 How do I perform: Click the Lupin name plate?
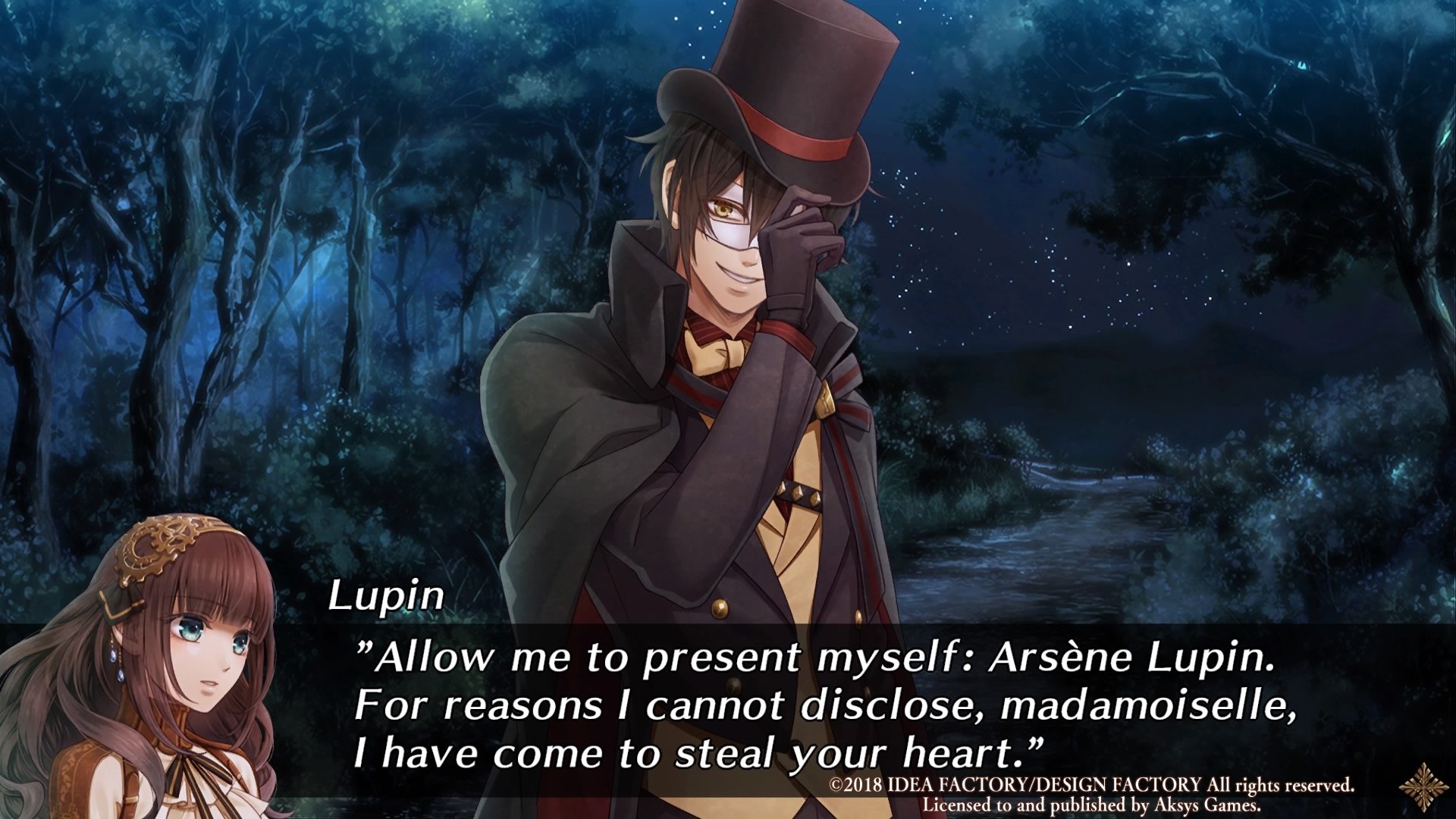388,597
